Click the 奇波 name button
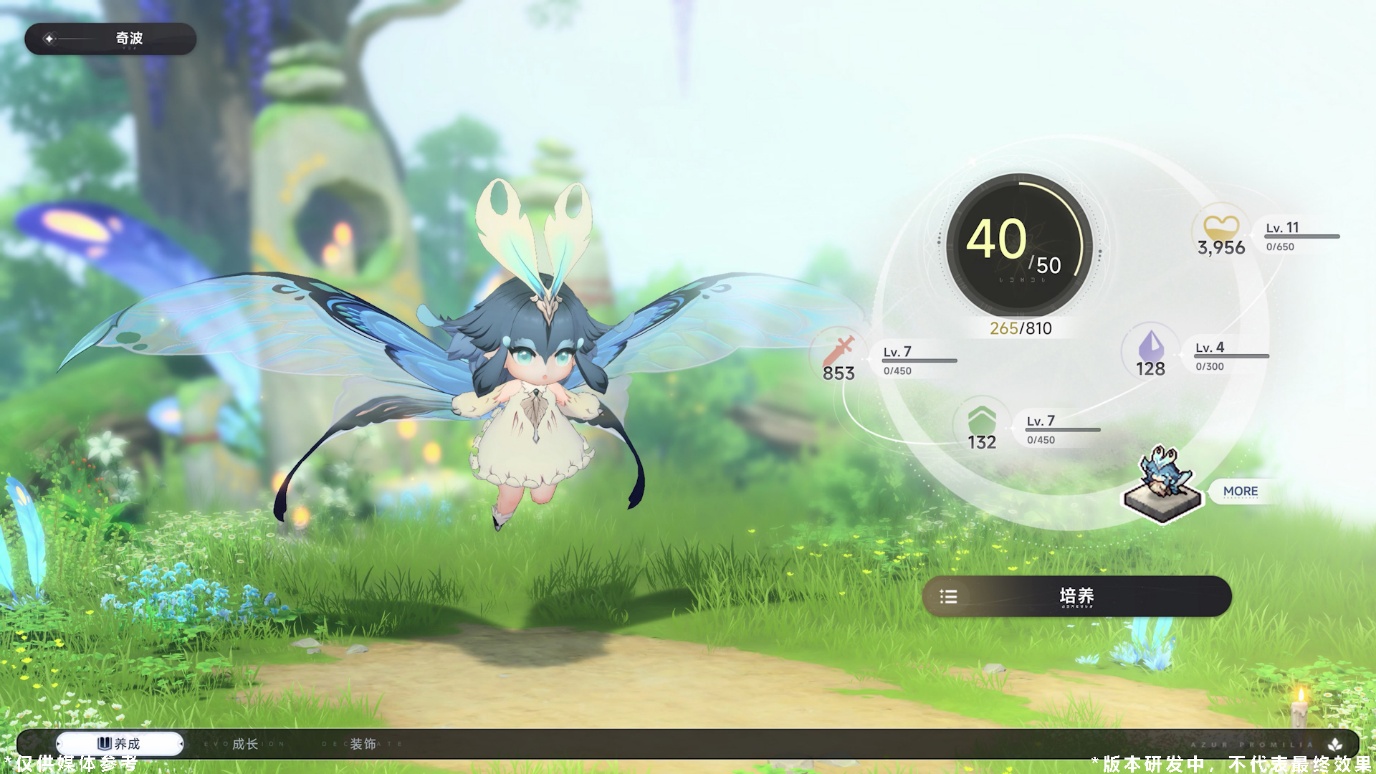Screen dimensions: 1376x774 pyautogui.click(x=110, y=39)
